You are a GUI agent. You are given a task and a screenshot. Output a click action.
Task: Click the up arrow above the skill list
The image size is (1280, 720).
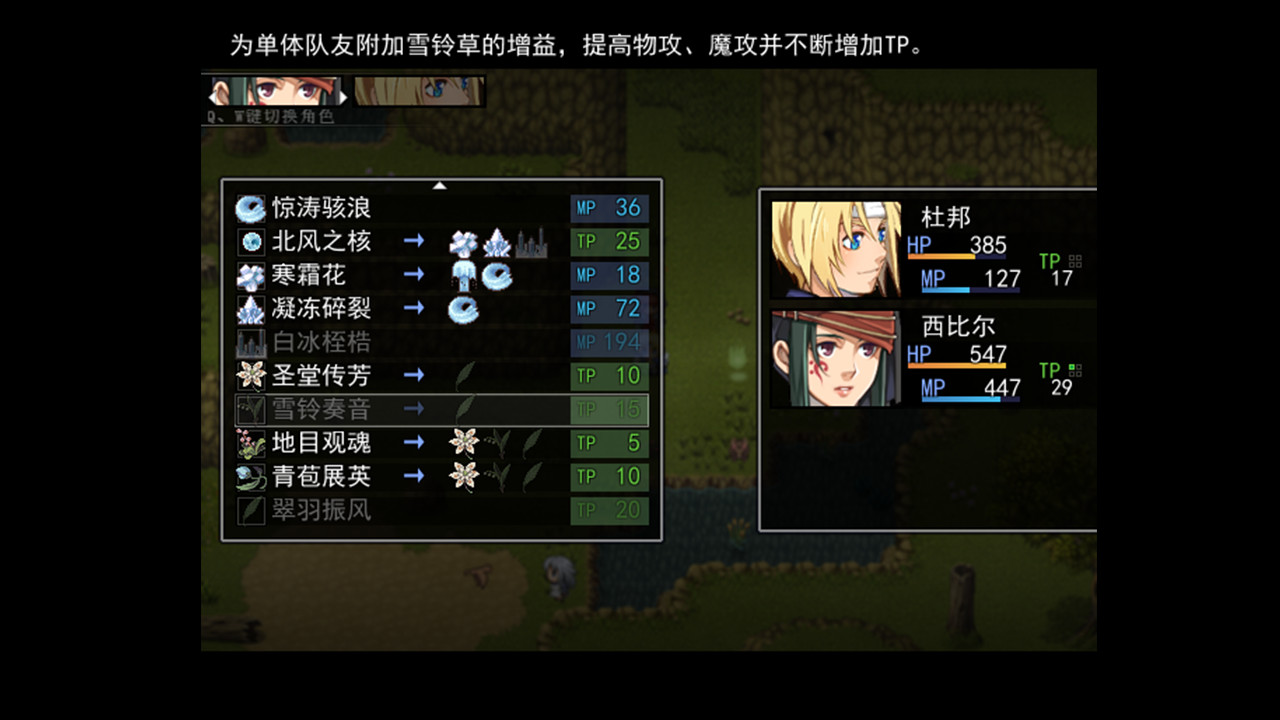point(440,185)
